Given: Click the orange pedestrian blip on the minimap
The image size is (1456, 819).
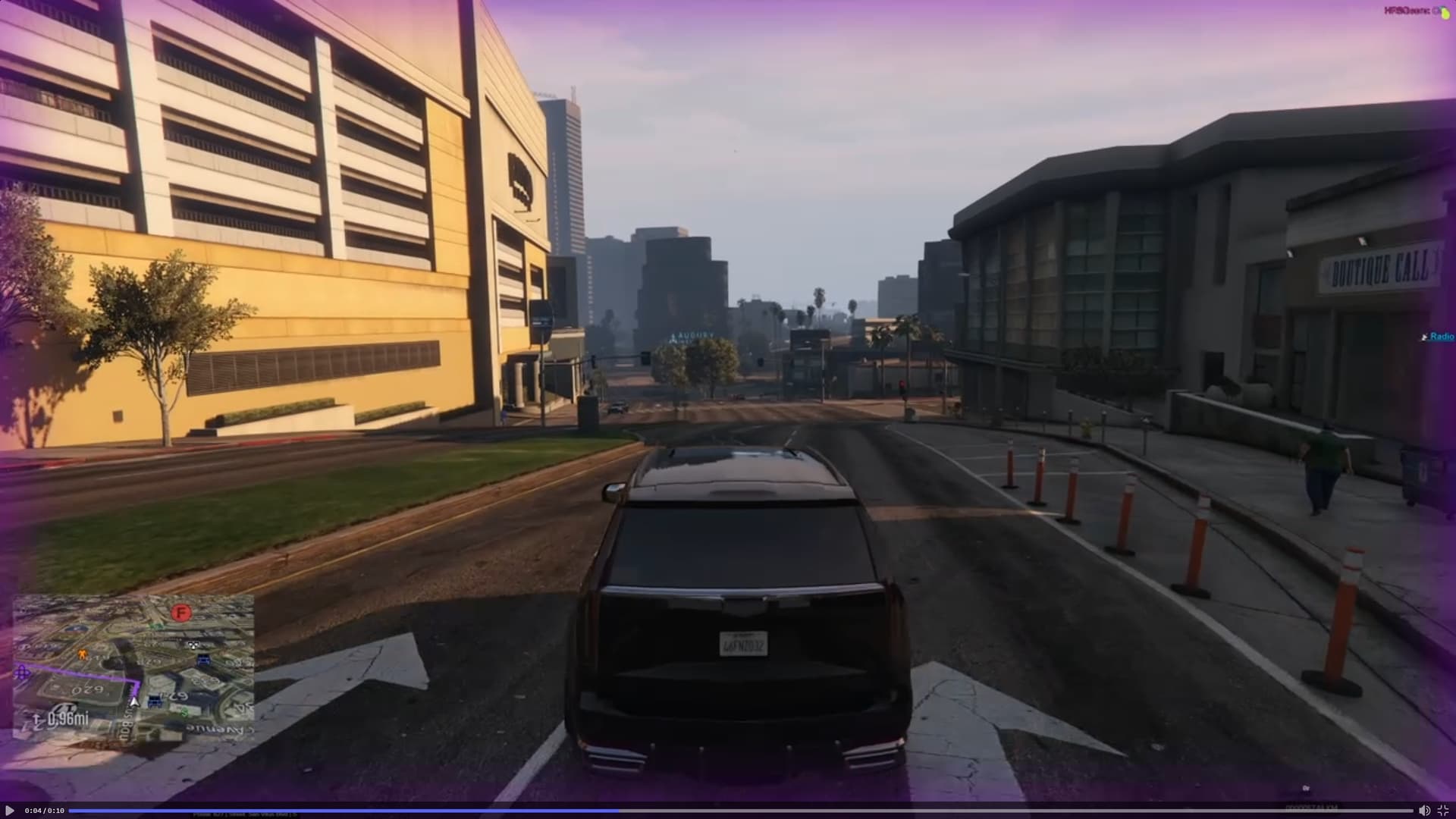Looking at the screenshot, I should tap(83, 655).
